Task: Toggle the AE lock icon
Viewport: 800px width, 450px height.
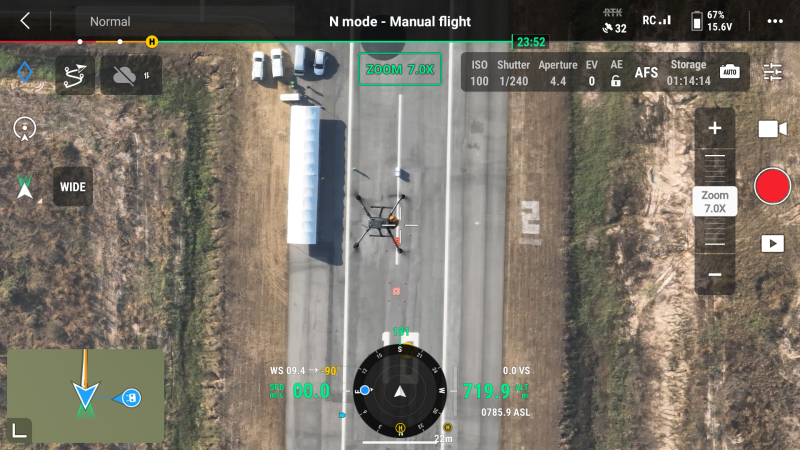Action: tap(616, 81)
